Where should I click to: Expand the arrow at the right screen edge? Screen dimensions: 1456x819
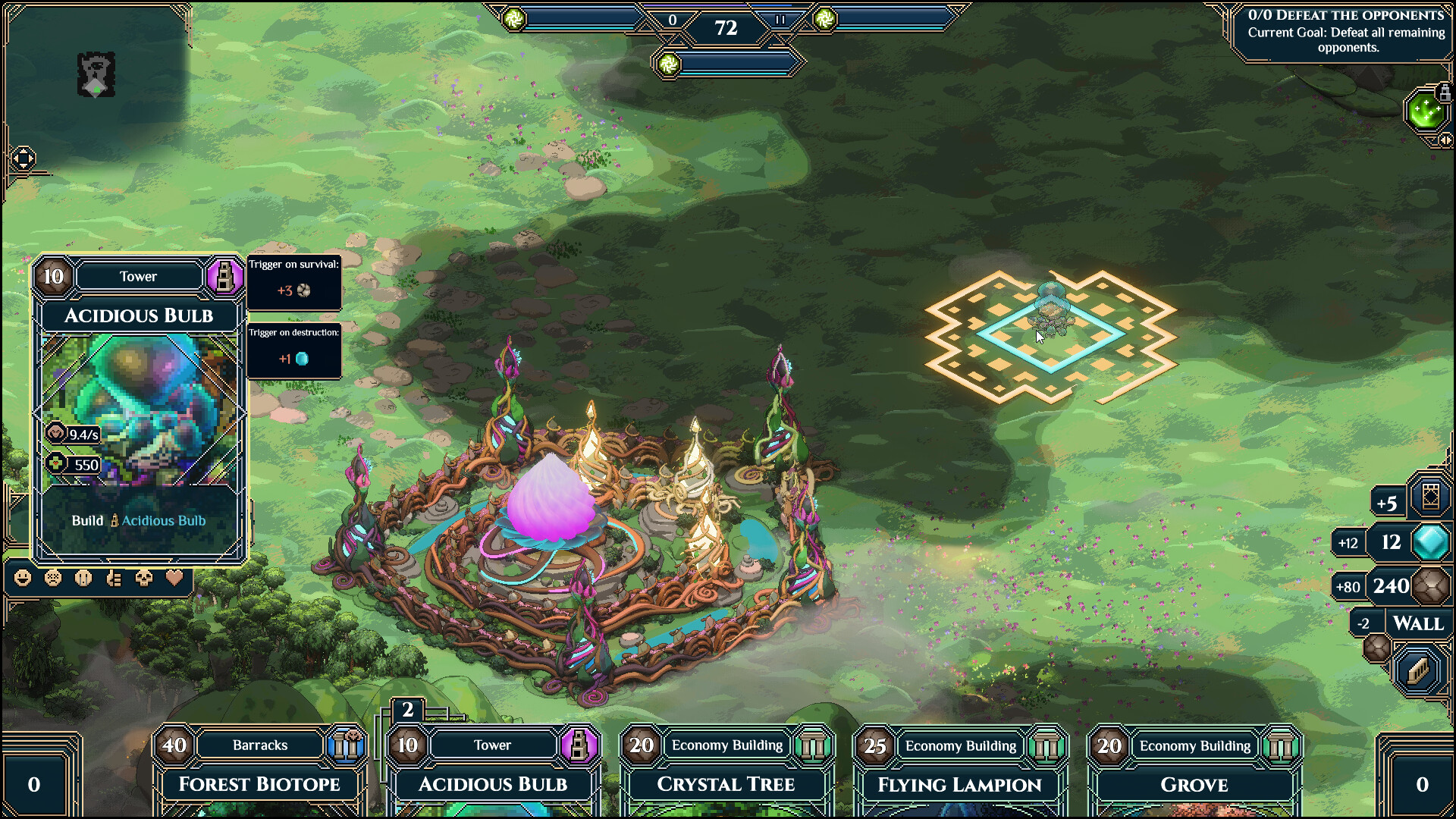click(x=1446, y=140)
